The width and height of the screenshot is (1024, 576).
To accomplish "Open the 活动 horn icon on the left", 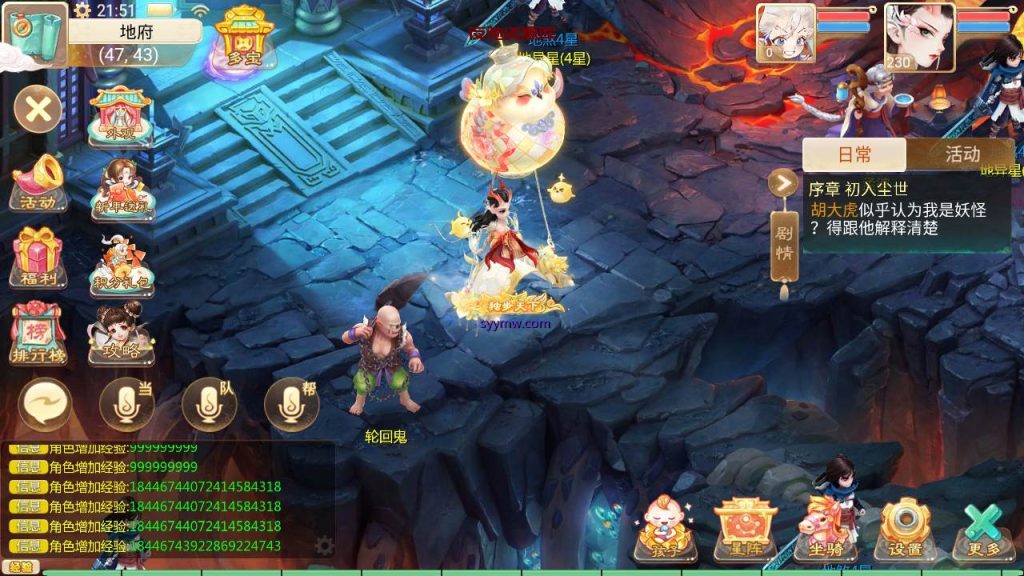I will [x=40, y=184].
